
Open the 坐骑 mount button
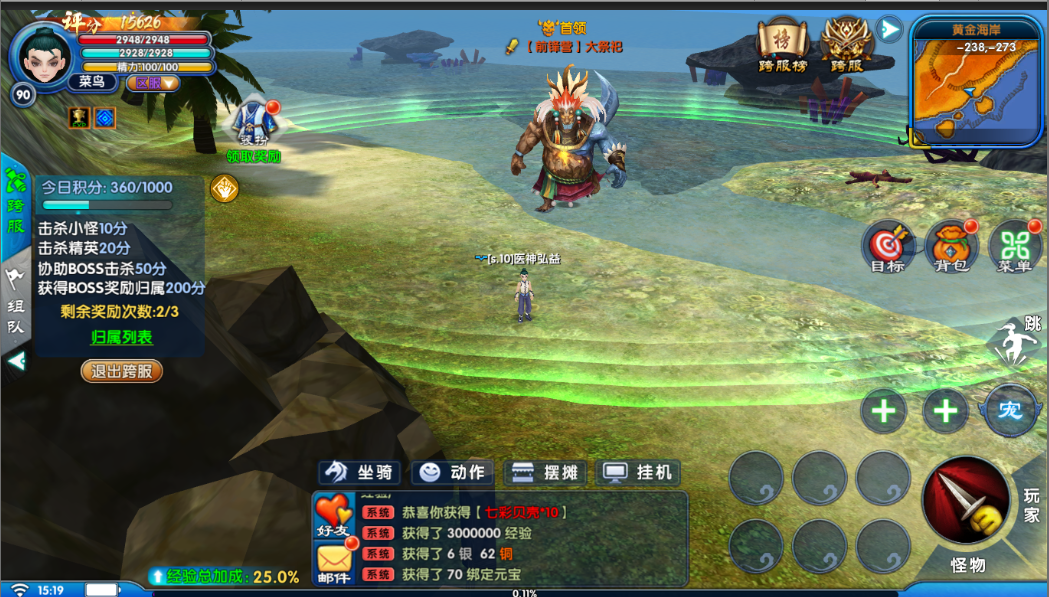(x=360, y=472)
